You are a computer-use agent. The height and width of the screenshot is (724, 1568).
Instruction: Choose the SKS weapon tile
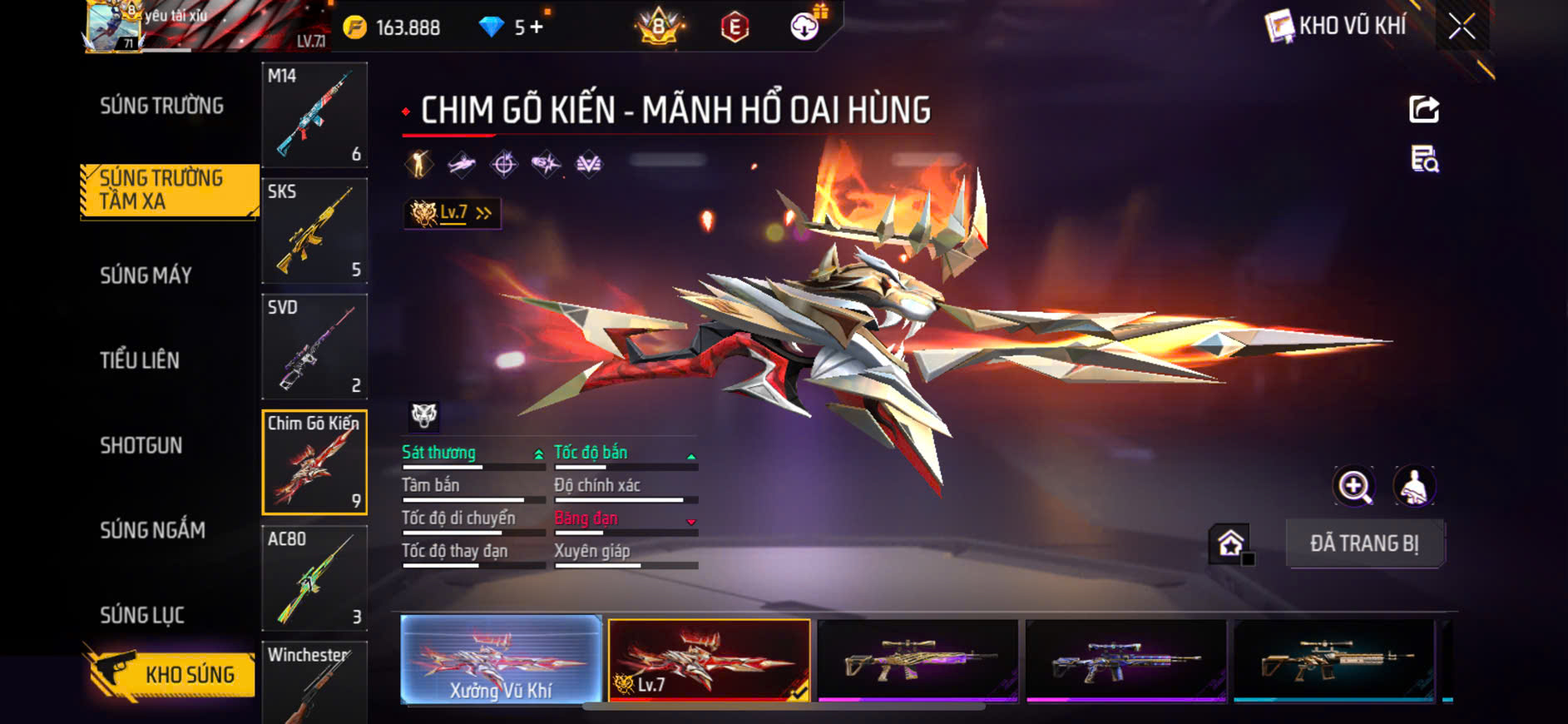click(314, 231)
